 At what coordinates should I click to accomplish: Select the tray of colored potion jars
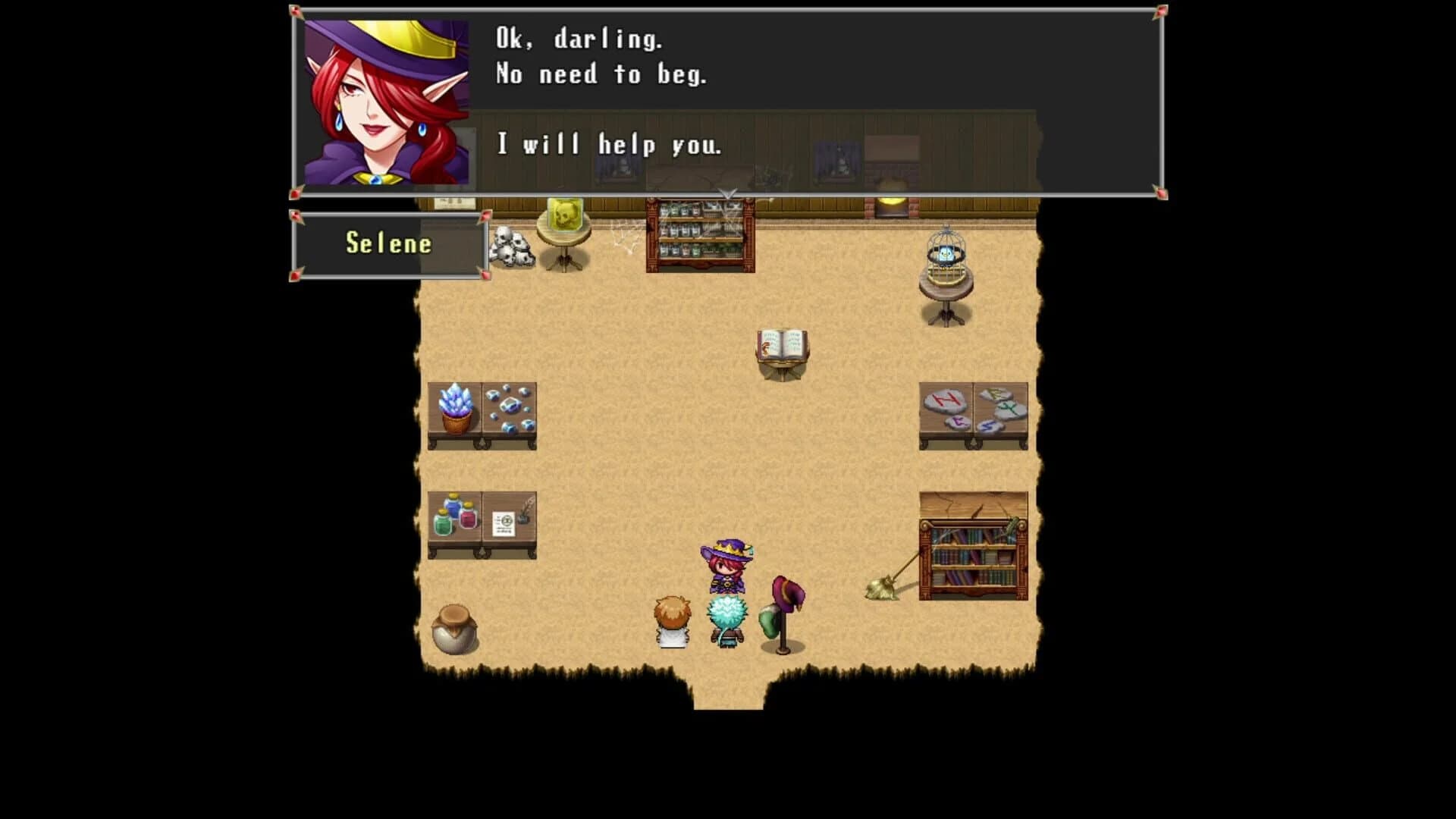pyautogui.click(x=455, y=516)
